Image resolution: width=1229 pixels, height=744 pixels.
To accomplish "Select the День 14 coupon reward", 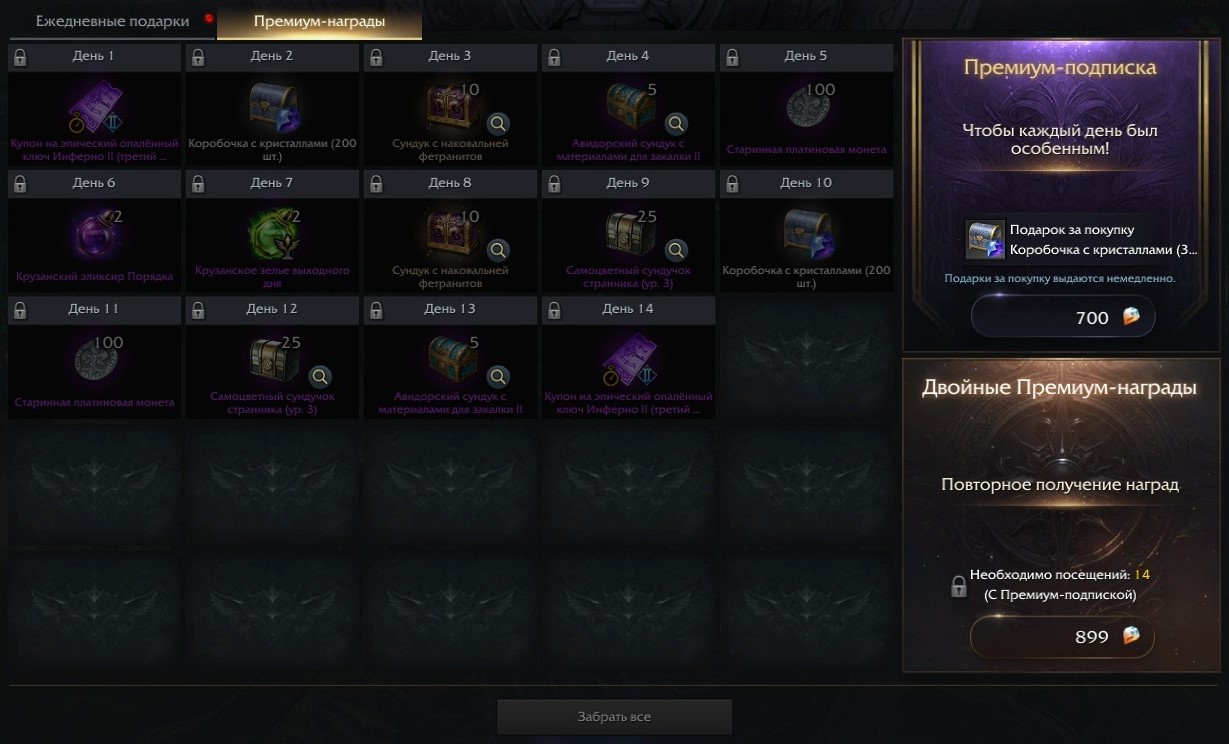I will tap(628, 359).
